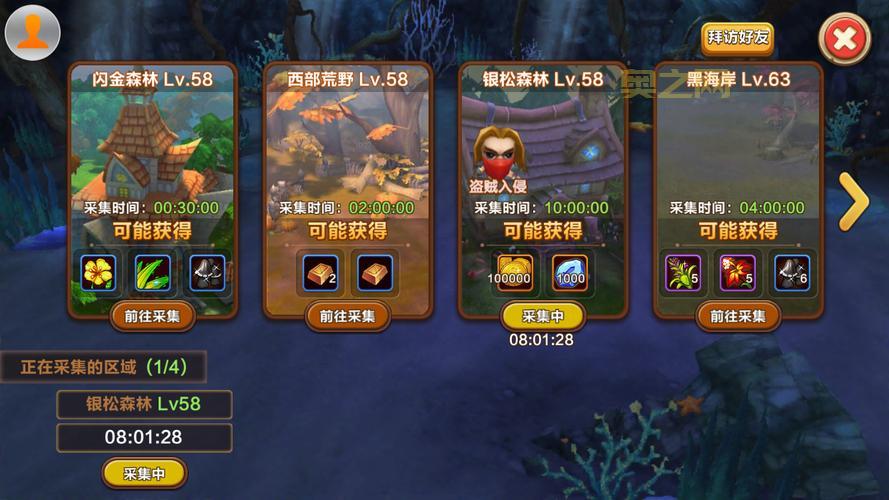Select the green grass herb reward icon
889x500 pixels.
tap(153, 272)
